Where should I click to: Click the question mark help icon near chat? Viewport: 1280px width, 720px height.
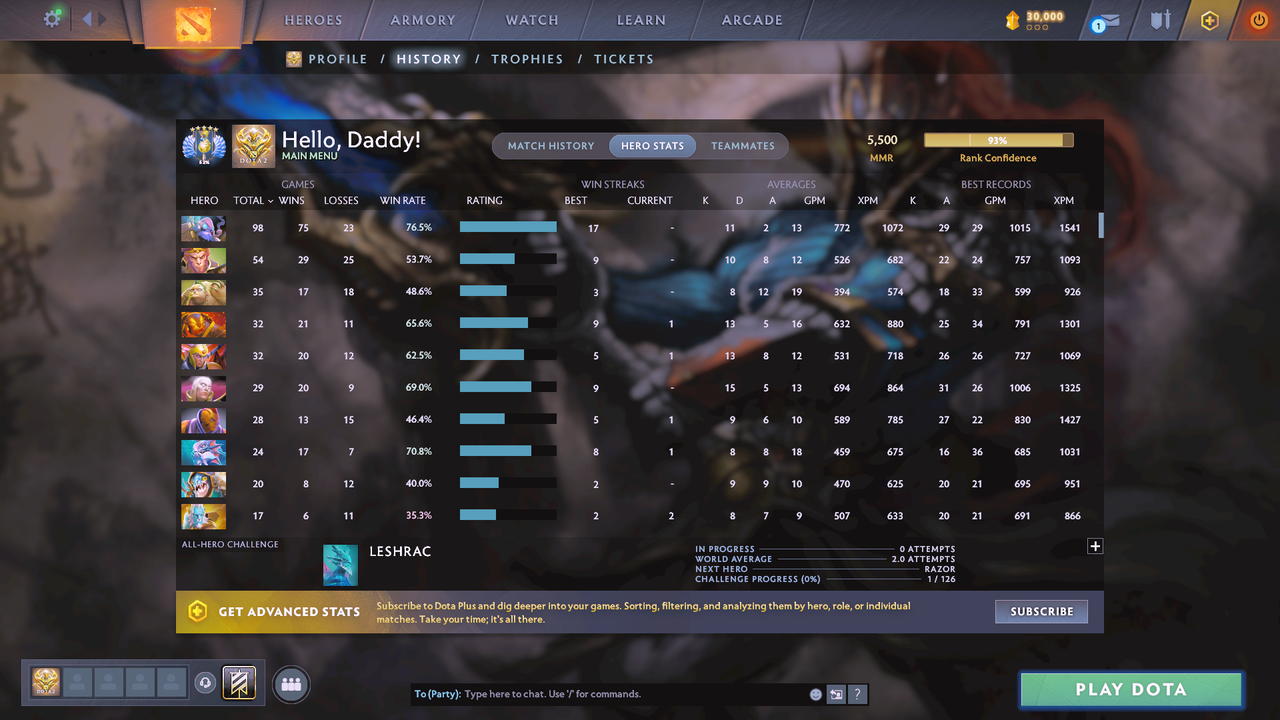click(858, 693)
